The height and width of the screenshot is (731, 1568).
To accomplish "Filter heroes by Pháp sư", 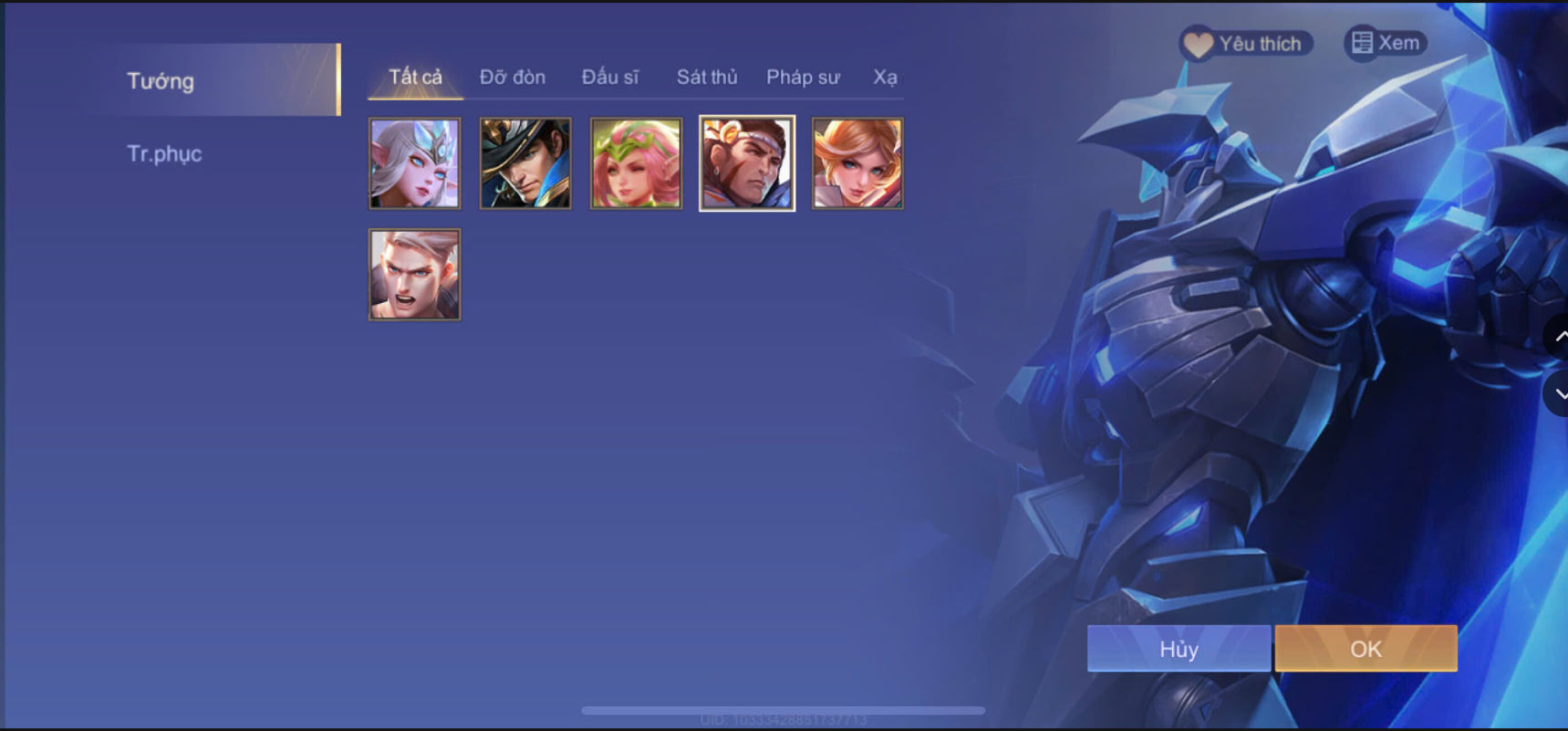I will 803,78.
